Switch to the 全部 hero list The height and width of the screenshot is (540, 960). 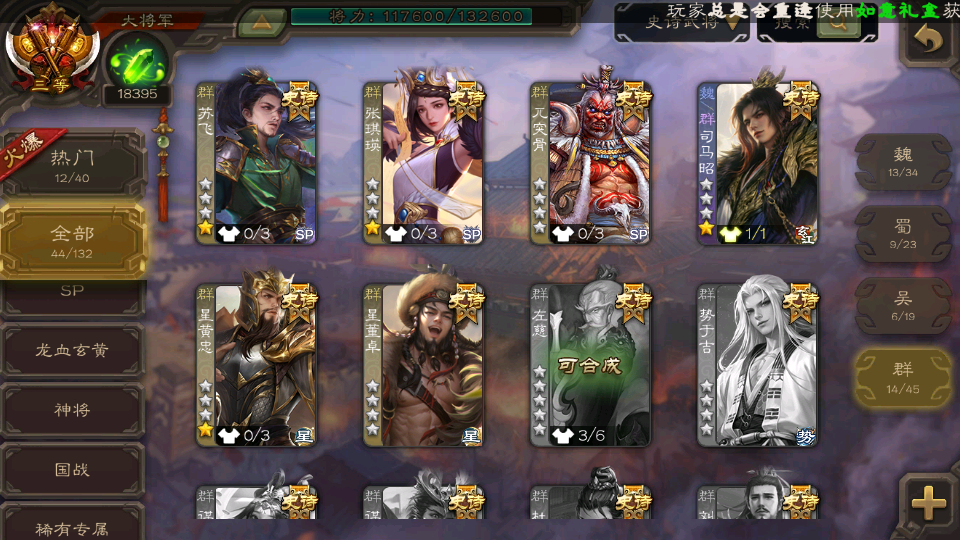(72, 239)
